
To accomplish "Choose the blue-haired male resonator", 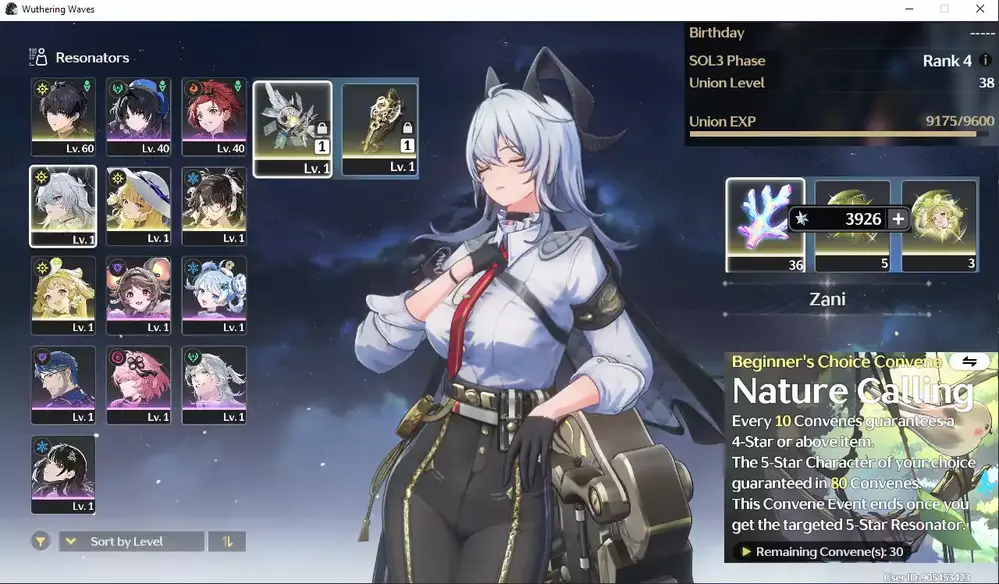I will (x=63, y=385).
